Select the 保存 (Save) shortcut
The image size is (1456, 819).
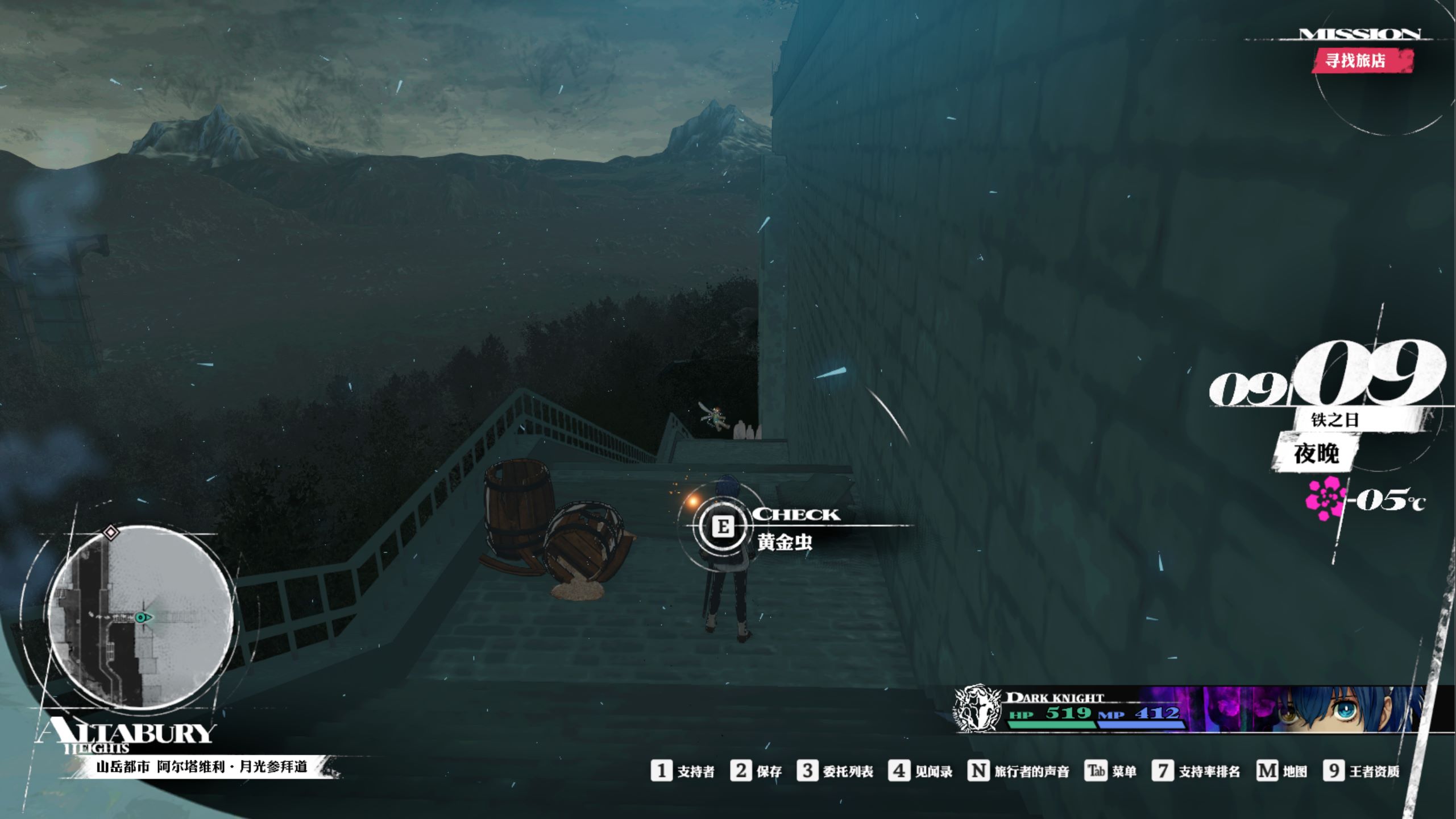click(756, 771)
